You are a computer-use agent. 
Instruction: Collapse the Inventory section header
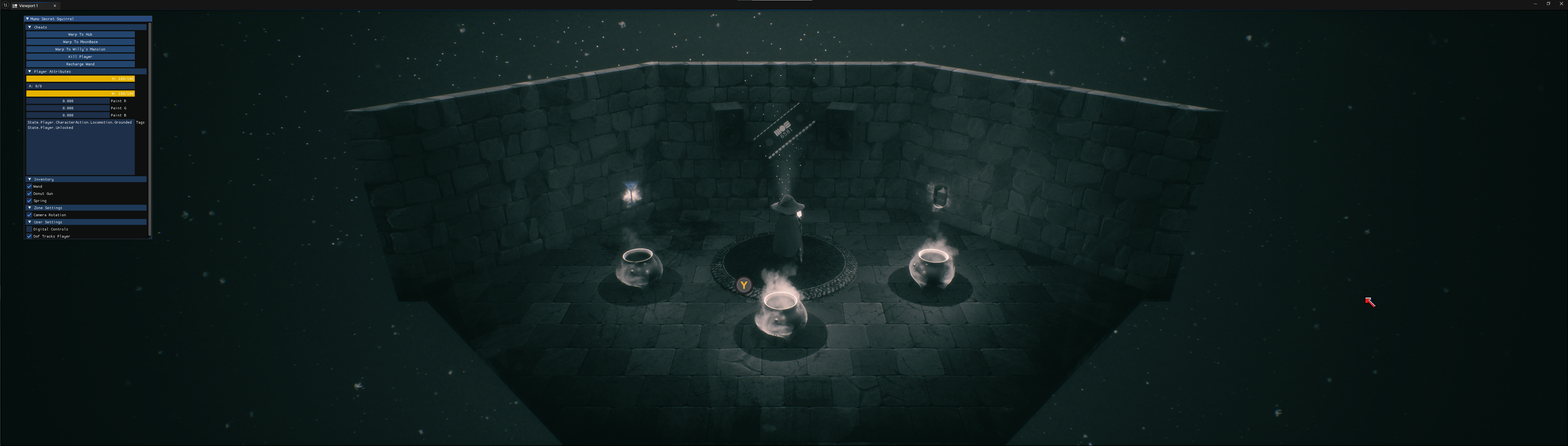pyautogui.click(x=30, y=180)
